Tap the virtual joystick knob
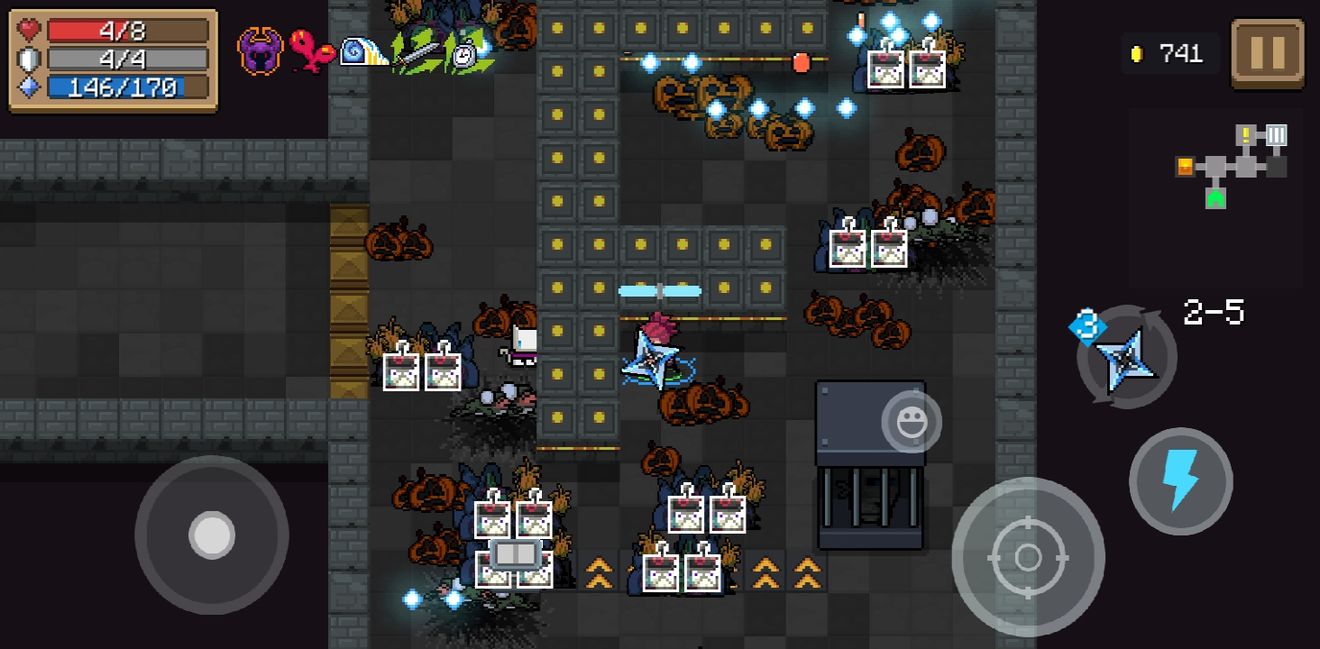1320x649 pixels. tap(212, 535)
